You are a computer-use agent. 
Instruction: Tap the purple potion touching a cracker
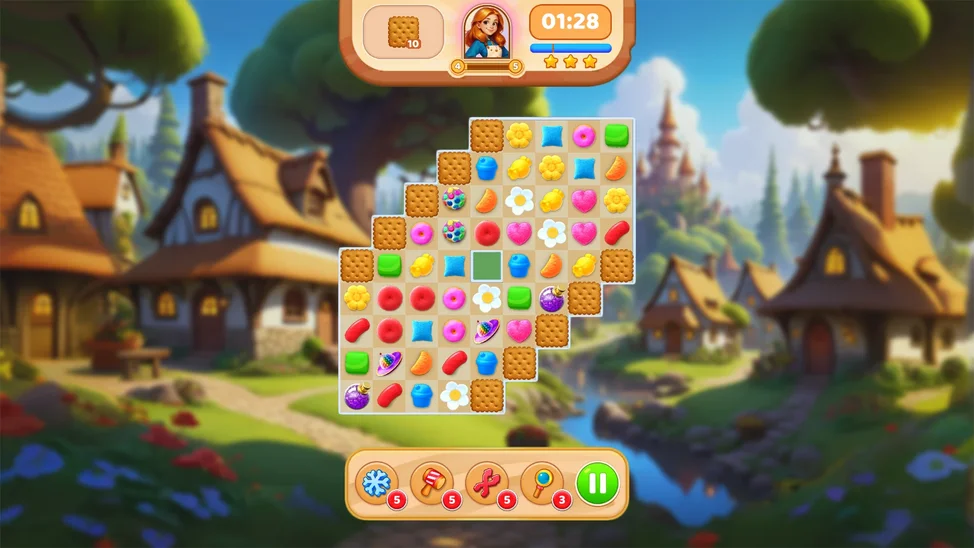(552, 298)
